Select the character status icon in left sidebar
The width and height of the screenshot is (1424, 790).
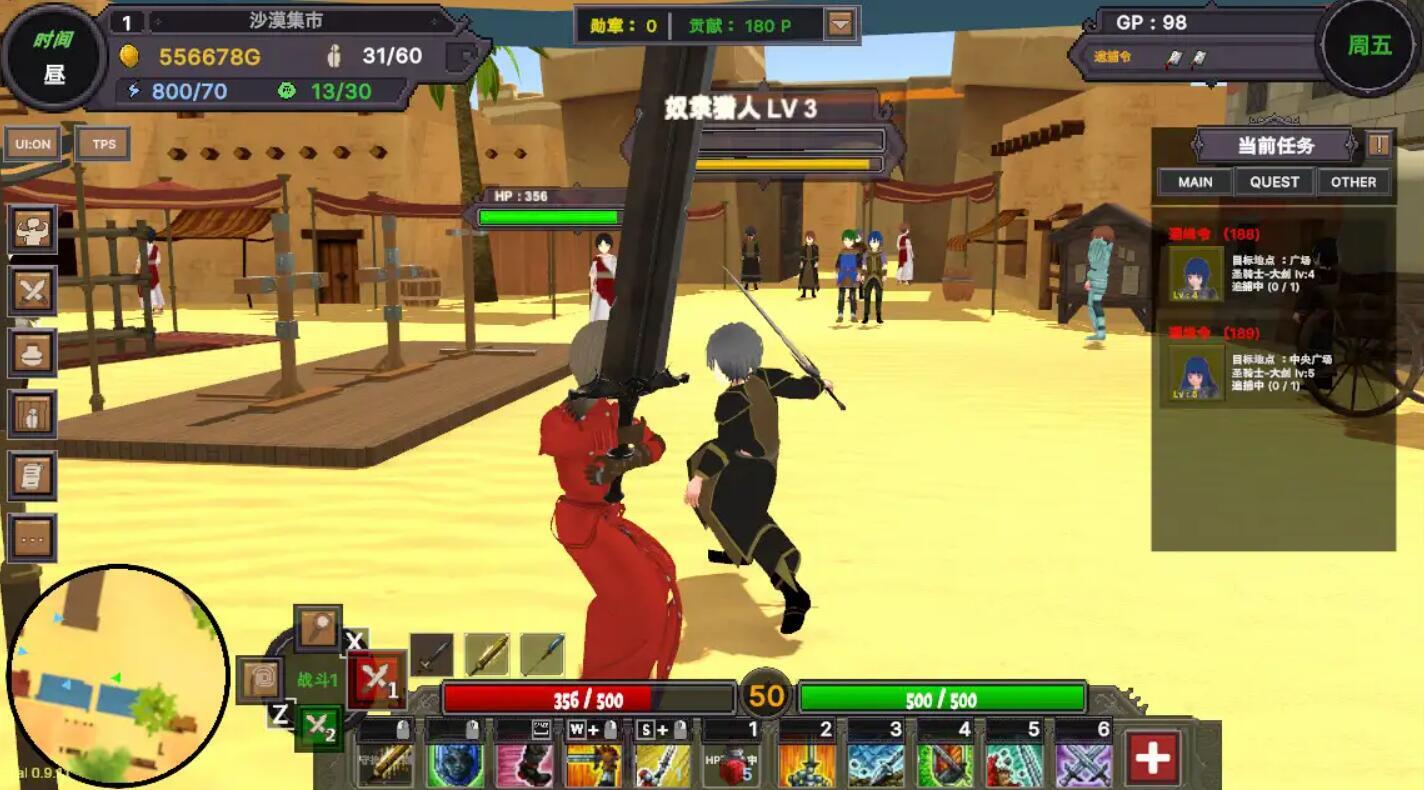(x=33, y=230)
